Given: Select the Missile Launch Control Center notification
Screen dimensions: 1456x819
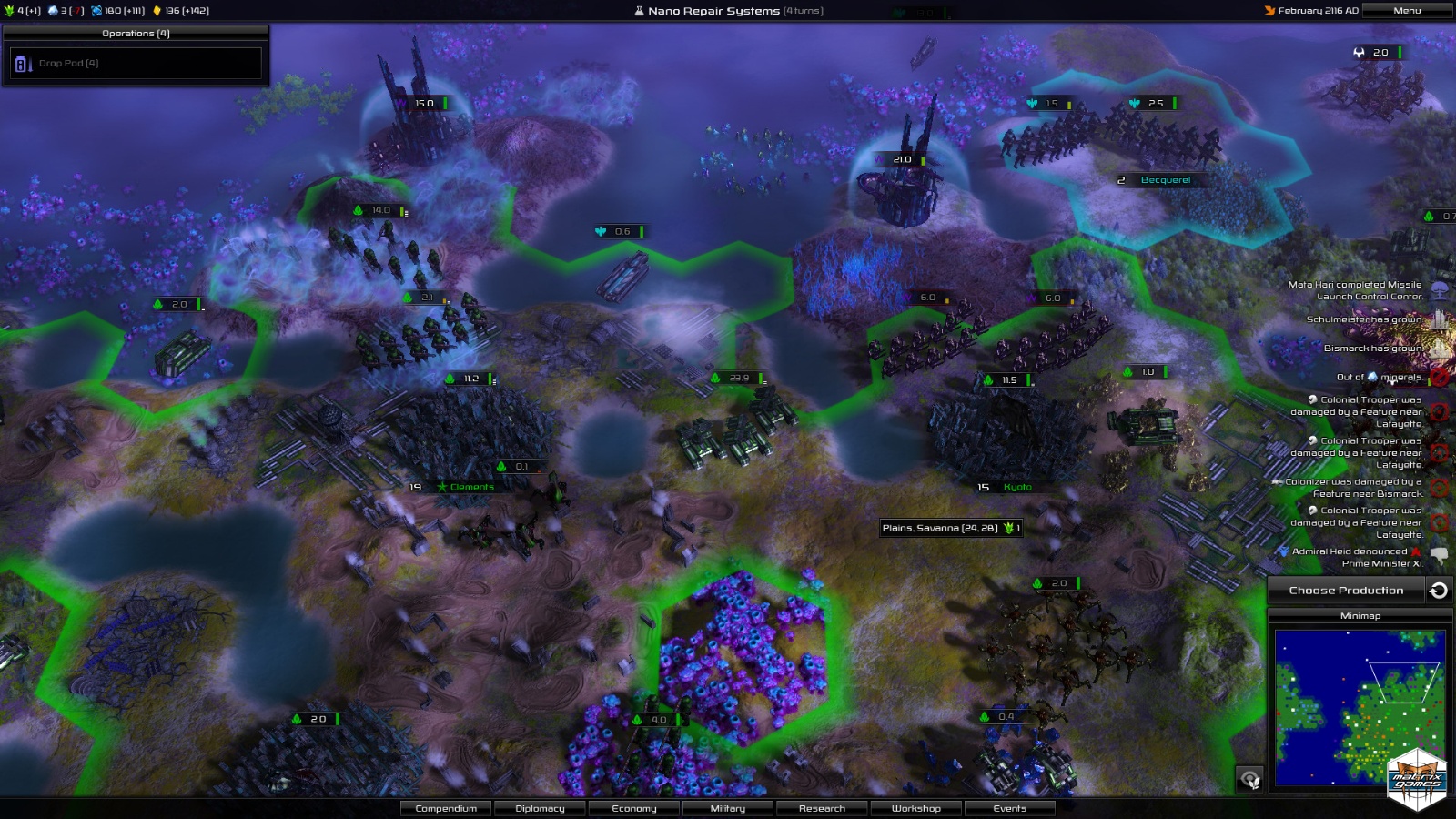Looking at the screenshot, I should pyautogui.click(x=1356, y=290).
